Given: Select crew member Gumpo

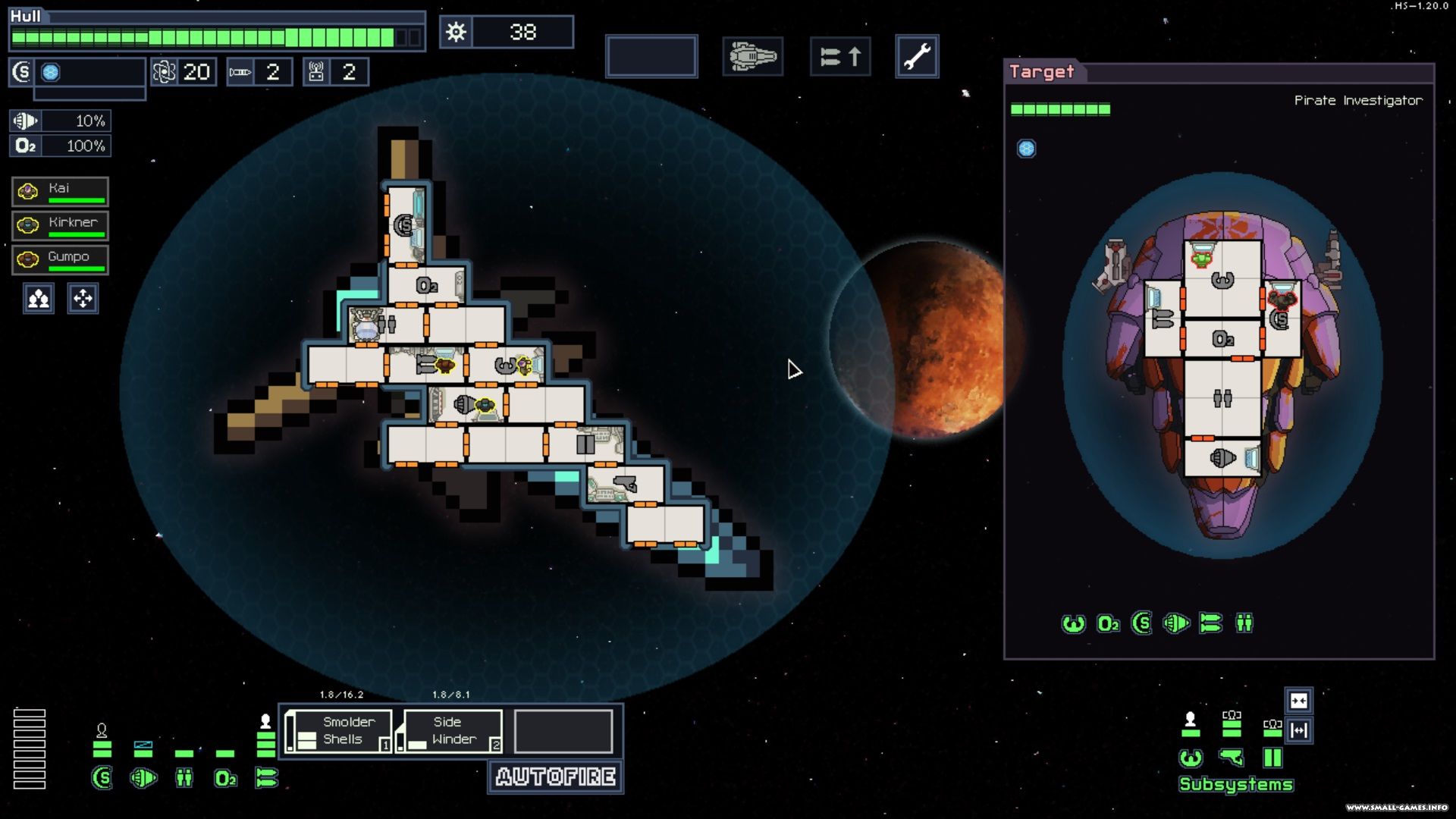Looking at the screenshot, I should 60,260.
